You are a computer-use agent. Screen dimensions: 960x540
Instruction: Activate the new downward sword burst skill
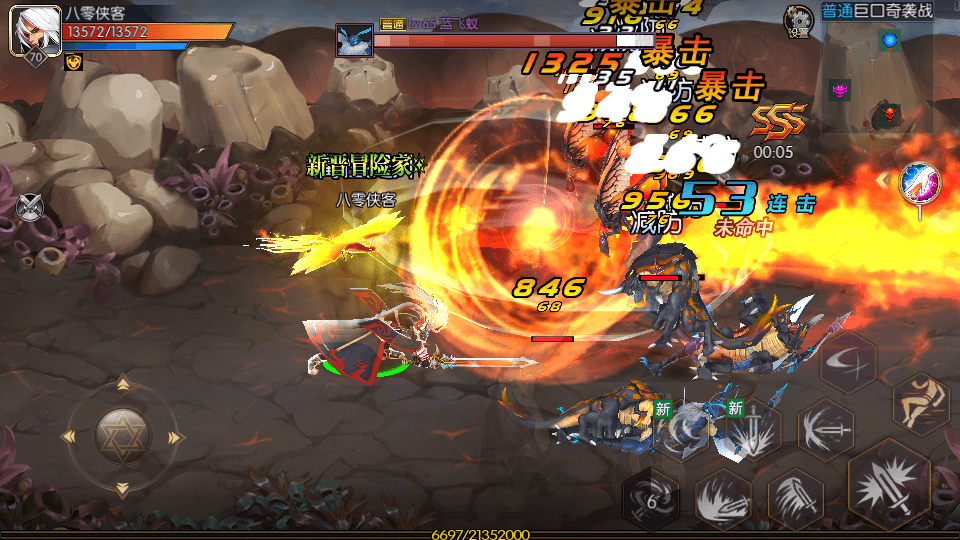click(752, 428)
